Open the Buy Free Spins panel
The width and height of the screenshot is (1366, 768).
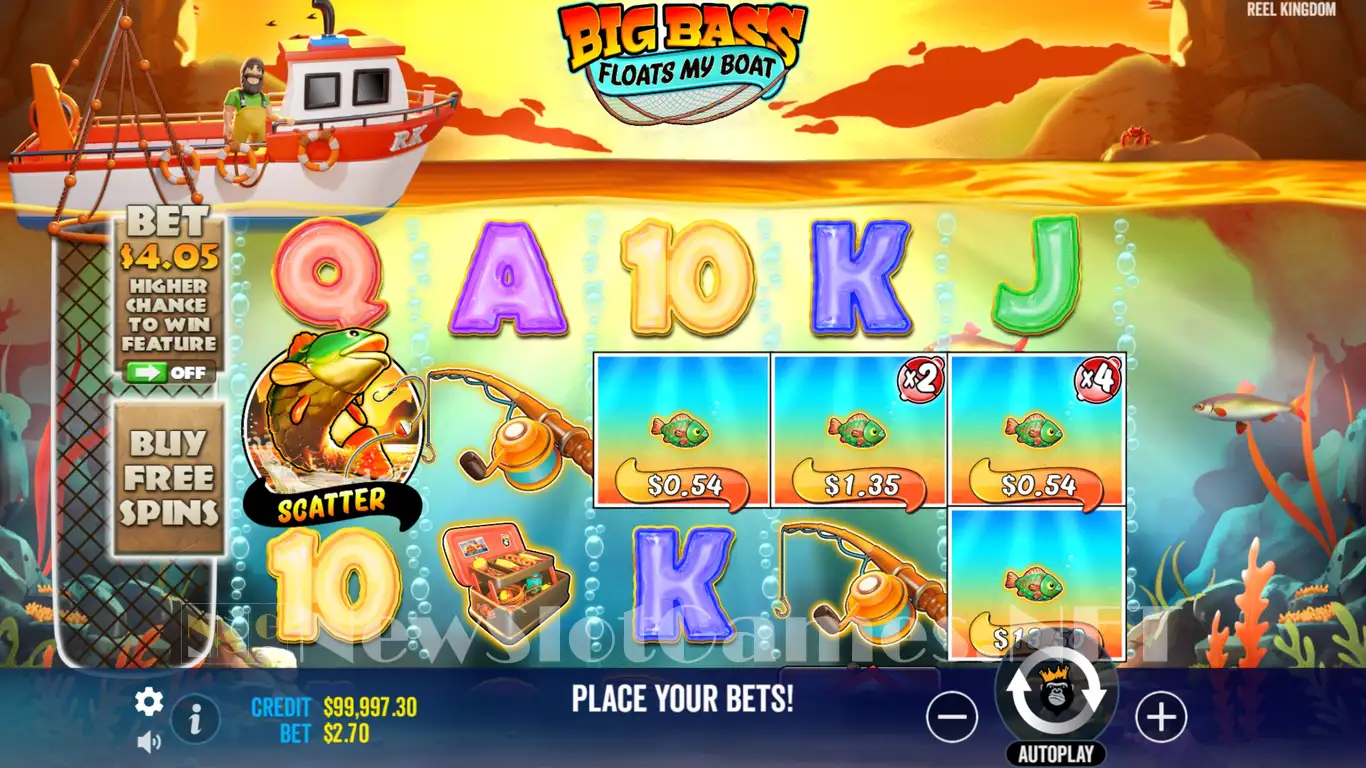pyautogui.click(x=168, y=478)
